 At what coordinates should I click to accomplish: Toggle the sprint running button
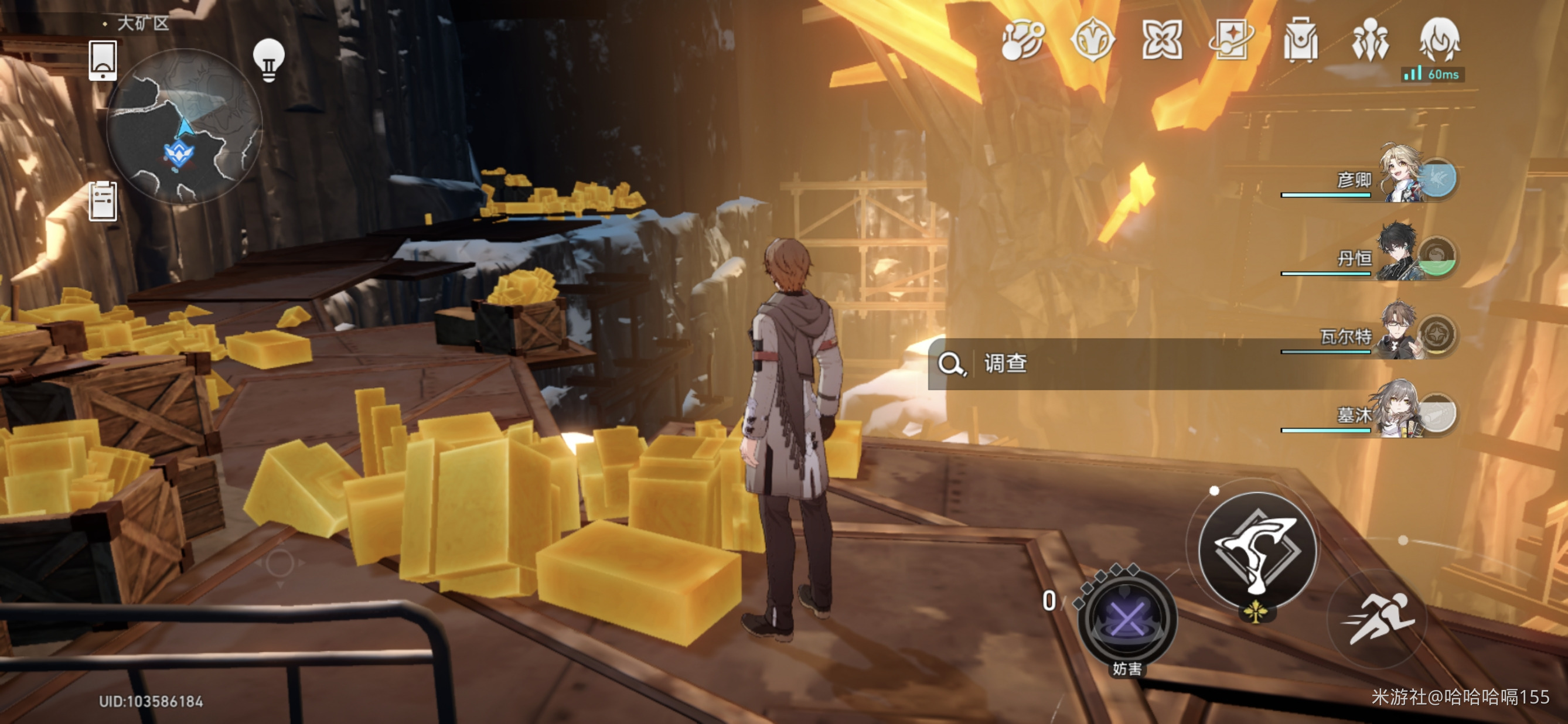(x=1379, y=618)
